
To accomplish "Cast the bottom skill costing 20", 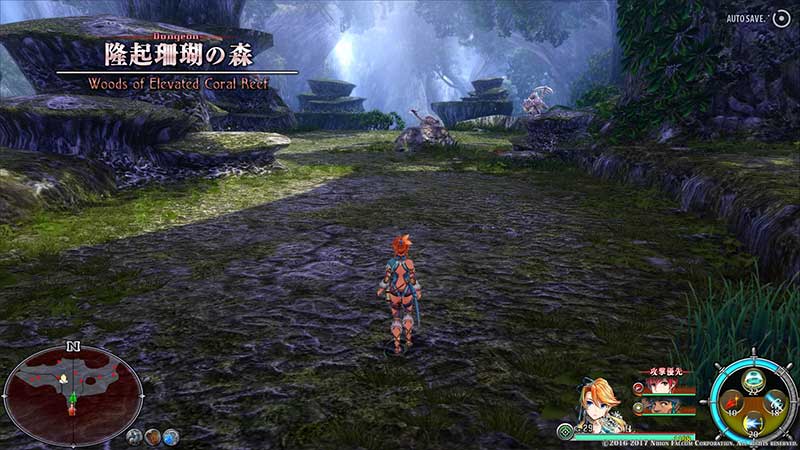I will pyautogui.click(x=752, y=423).
